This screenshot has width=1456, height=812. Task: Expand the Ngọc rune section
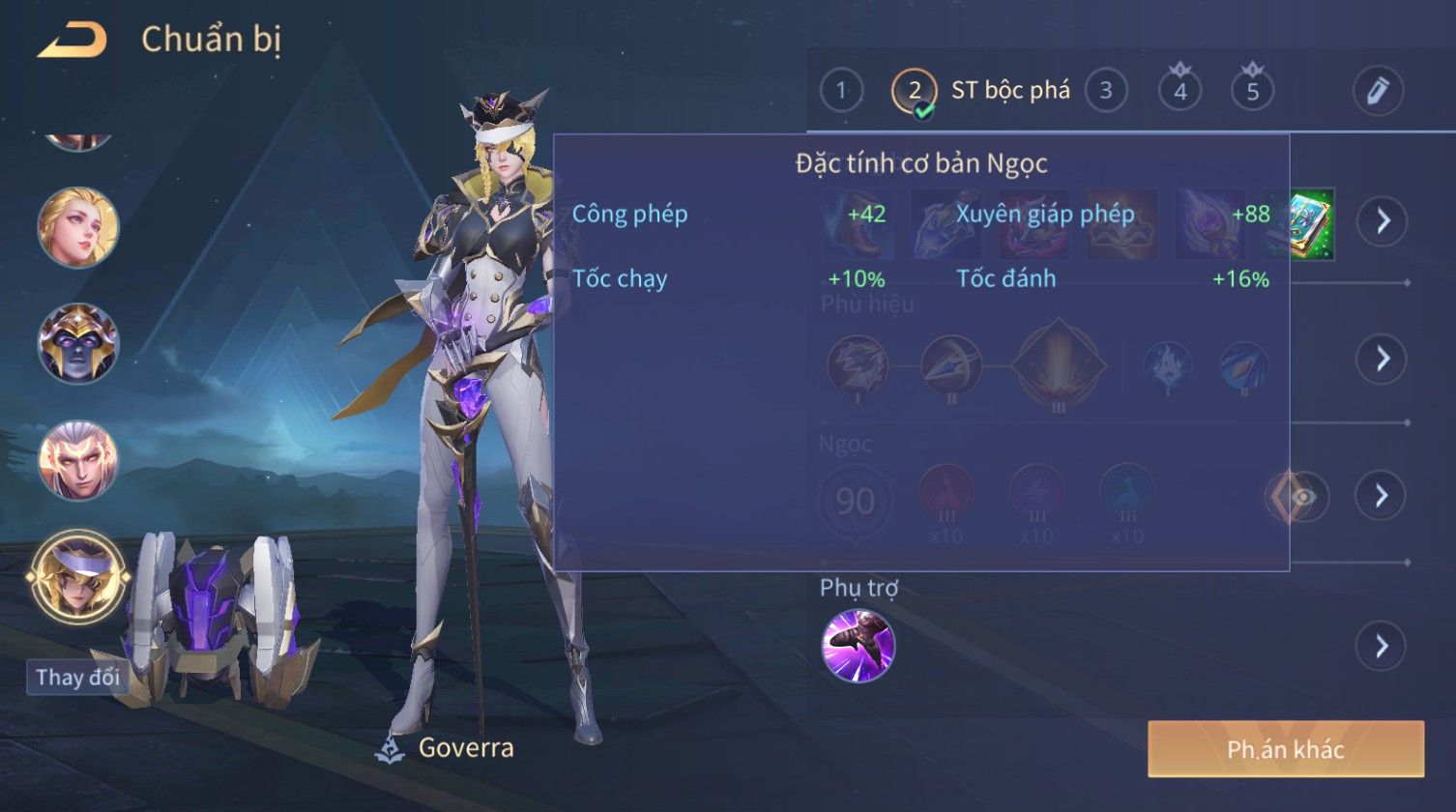click(x=1382, y=496)
